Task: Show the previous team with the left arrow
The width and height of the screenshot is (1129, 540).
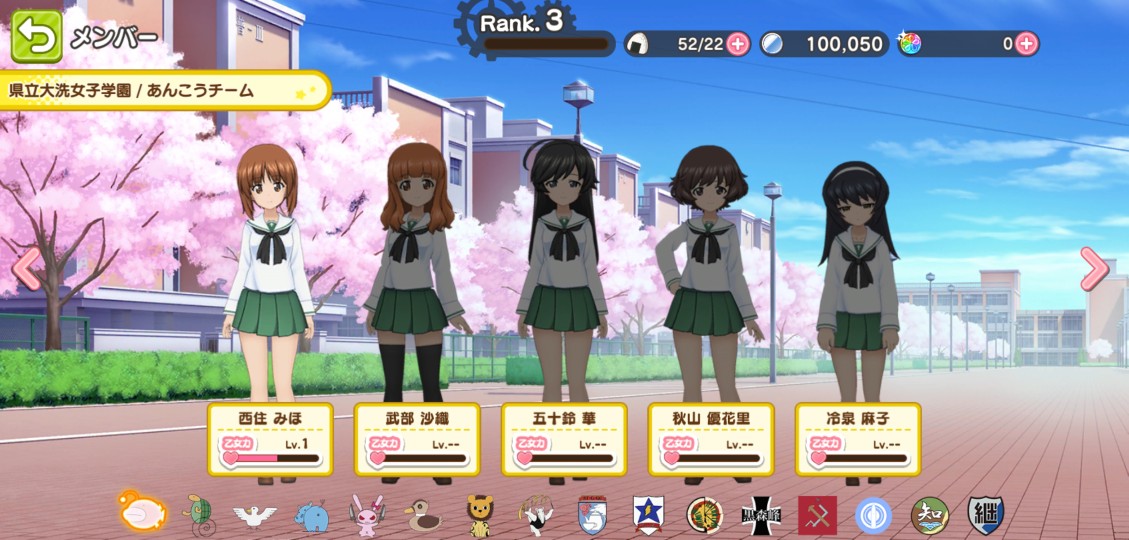Action: [27, 270]
